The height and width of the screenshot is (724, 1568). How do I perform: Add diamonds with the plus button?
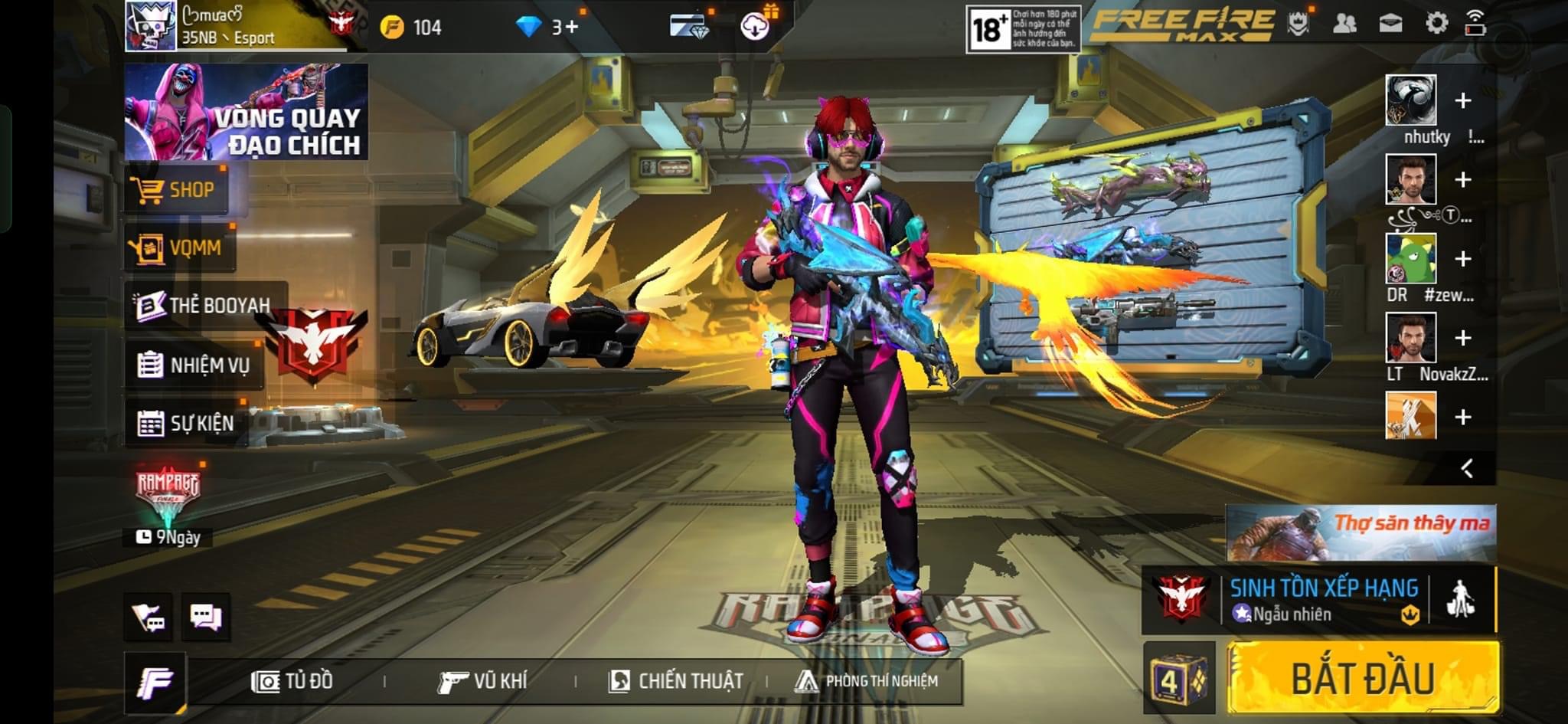pos(571,28)
